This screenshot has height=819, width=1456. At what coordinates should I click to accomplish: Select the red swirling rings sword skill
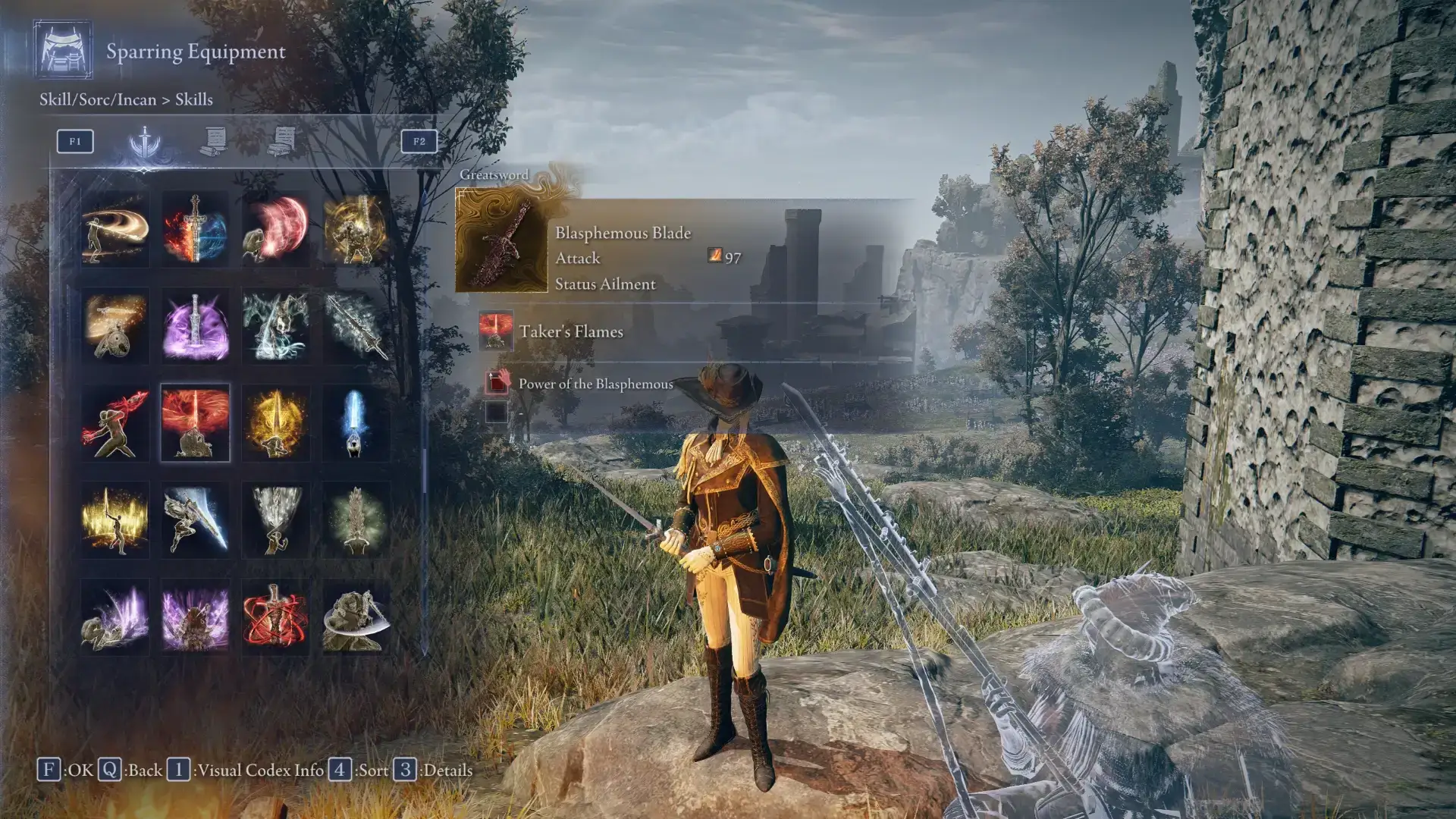[276, 617]
